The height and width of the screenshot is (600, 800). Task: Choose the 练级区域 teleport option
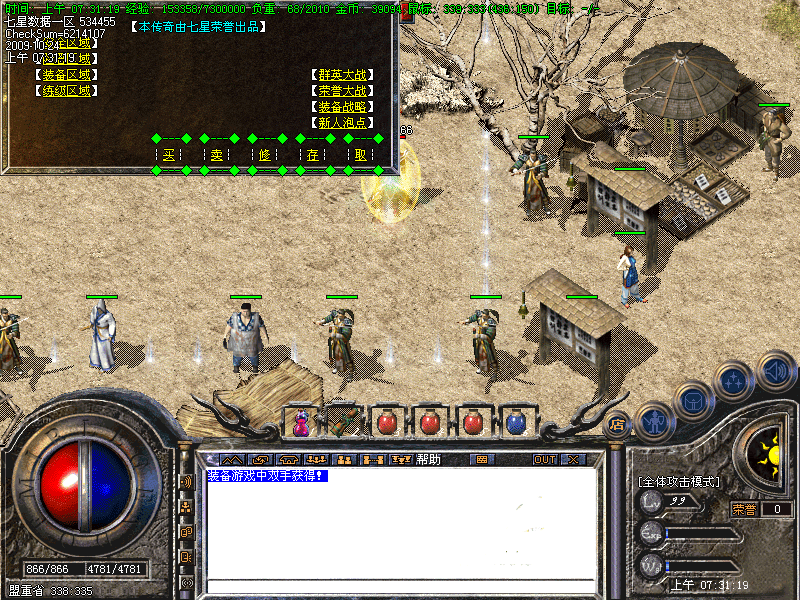66,91
